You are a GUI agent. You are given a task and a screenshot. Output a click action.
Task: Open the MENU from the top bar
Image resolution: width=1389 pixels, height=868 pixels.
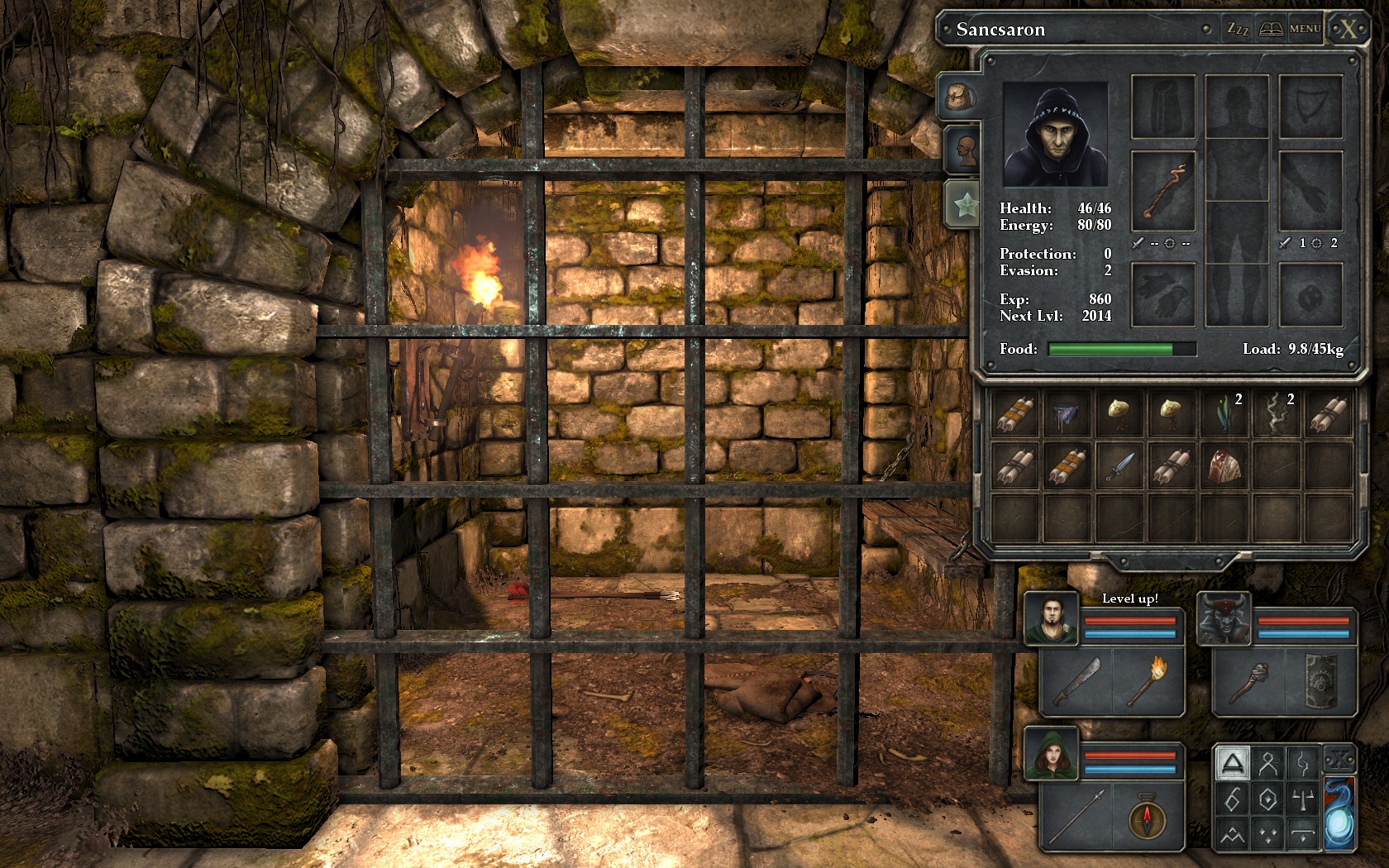(1304, 27)
